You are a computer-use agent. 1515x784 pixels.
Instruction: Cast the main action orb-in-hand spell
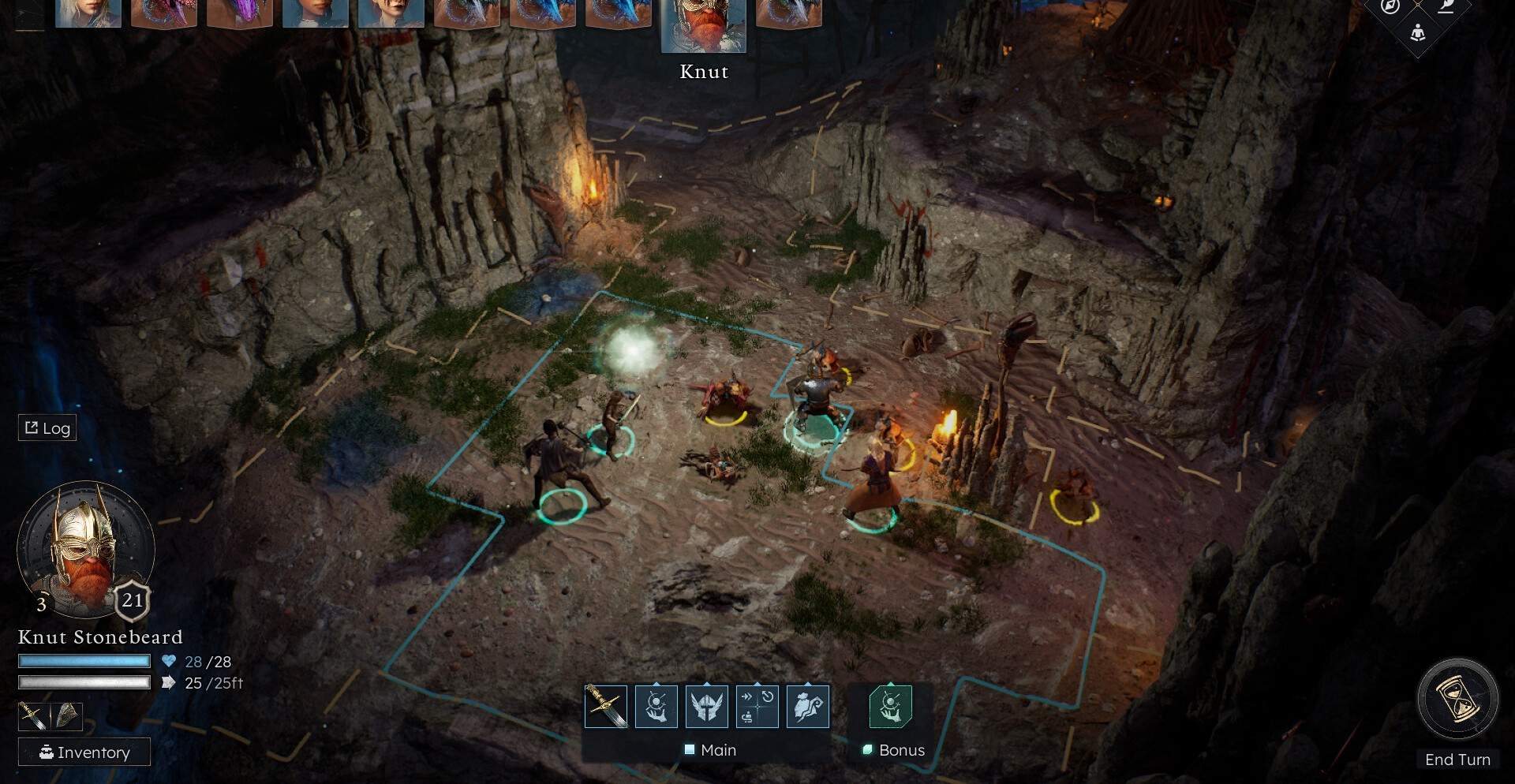click(656, 706)
